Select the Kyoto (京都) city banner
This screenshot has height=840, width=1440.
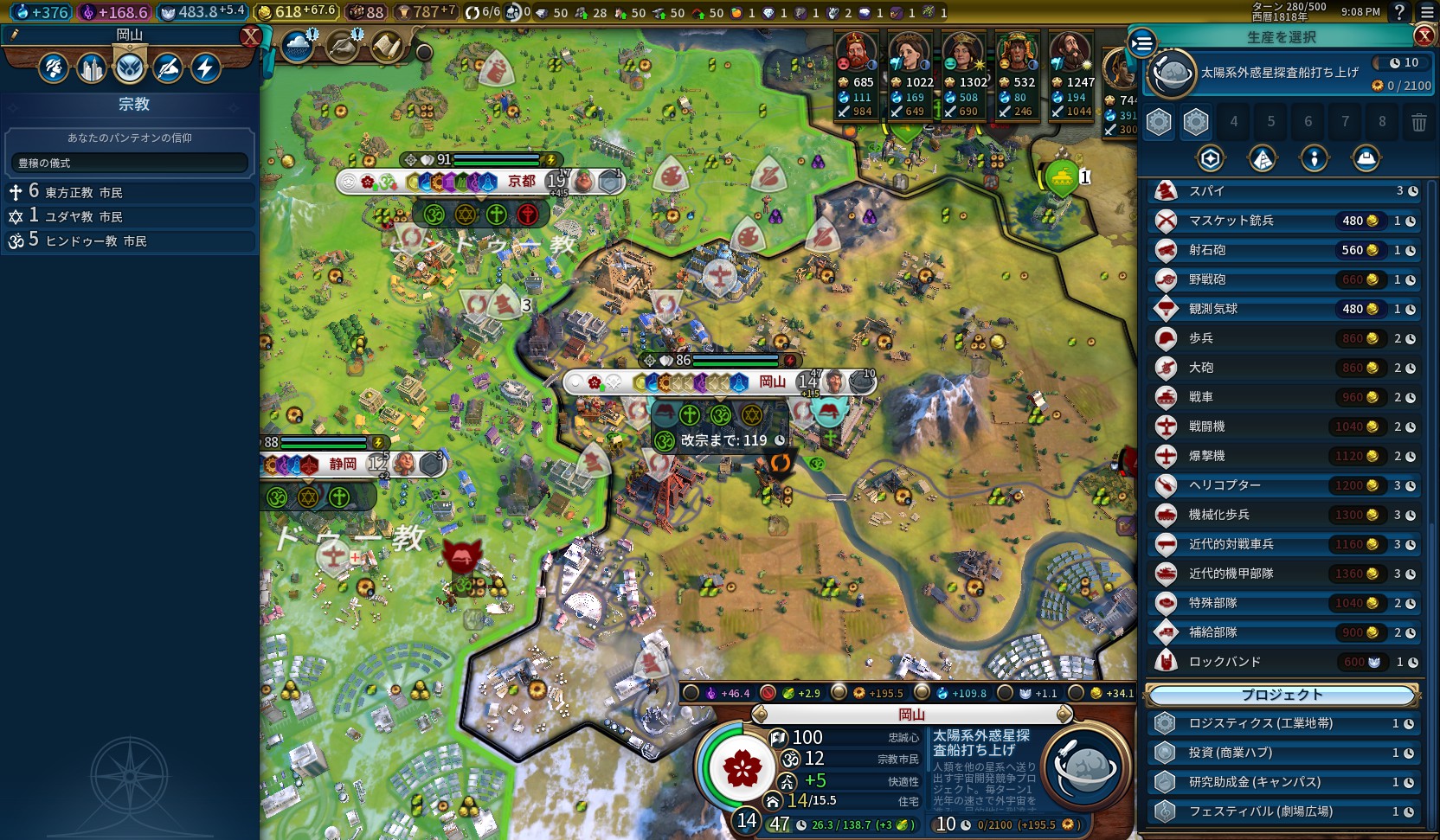coord(522,182)
